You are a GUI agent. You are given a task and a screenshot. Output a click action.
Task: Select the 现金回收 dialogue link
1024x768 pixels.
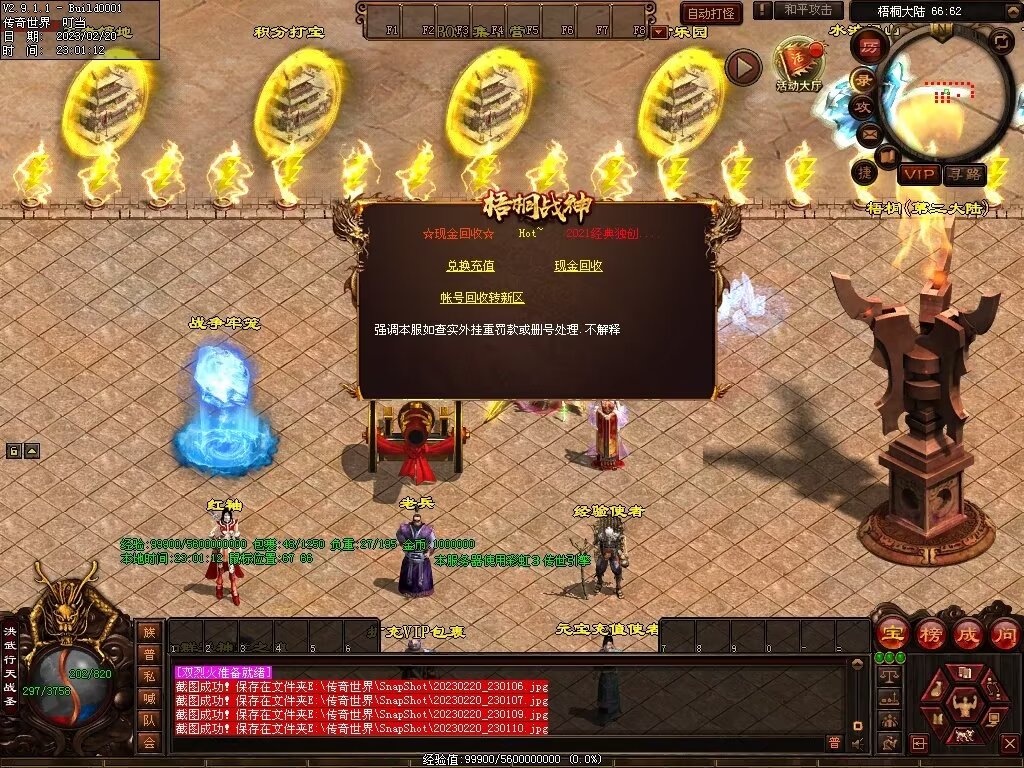578,266
